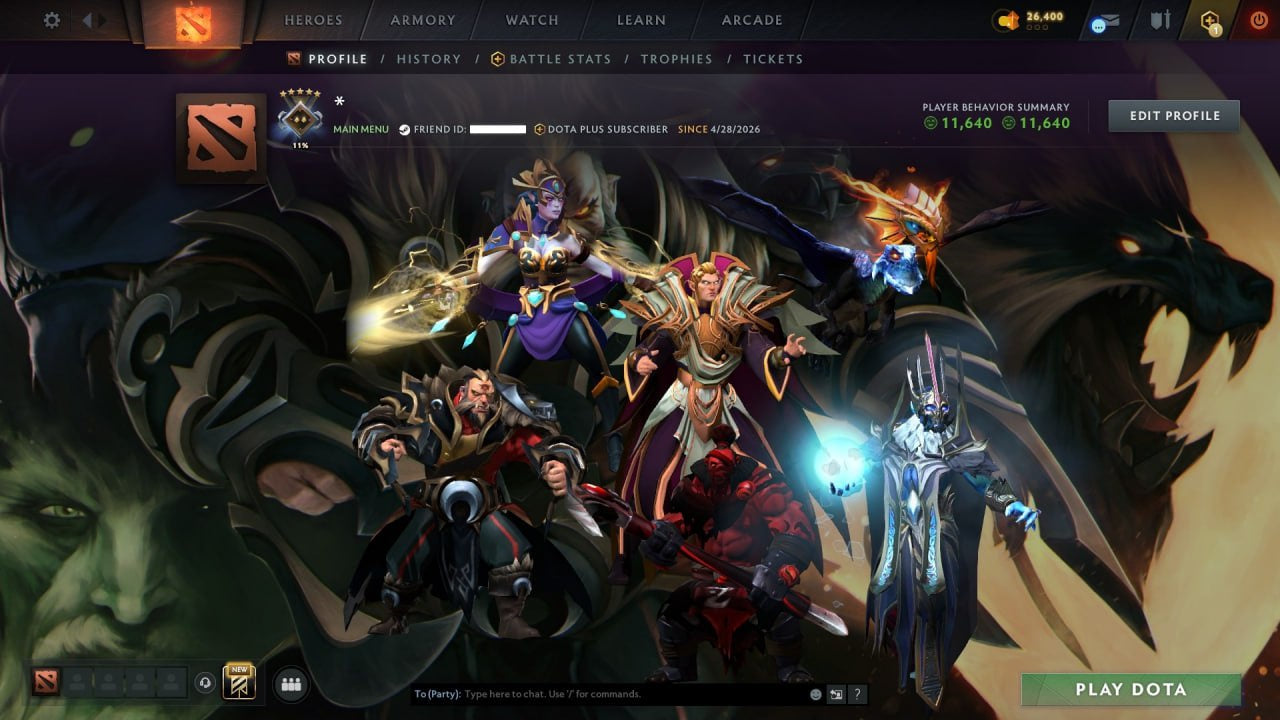Click the party chat input field
Screen dimensions: 1280x720
coord(600,693)
